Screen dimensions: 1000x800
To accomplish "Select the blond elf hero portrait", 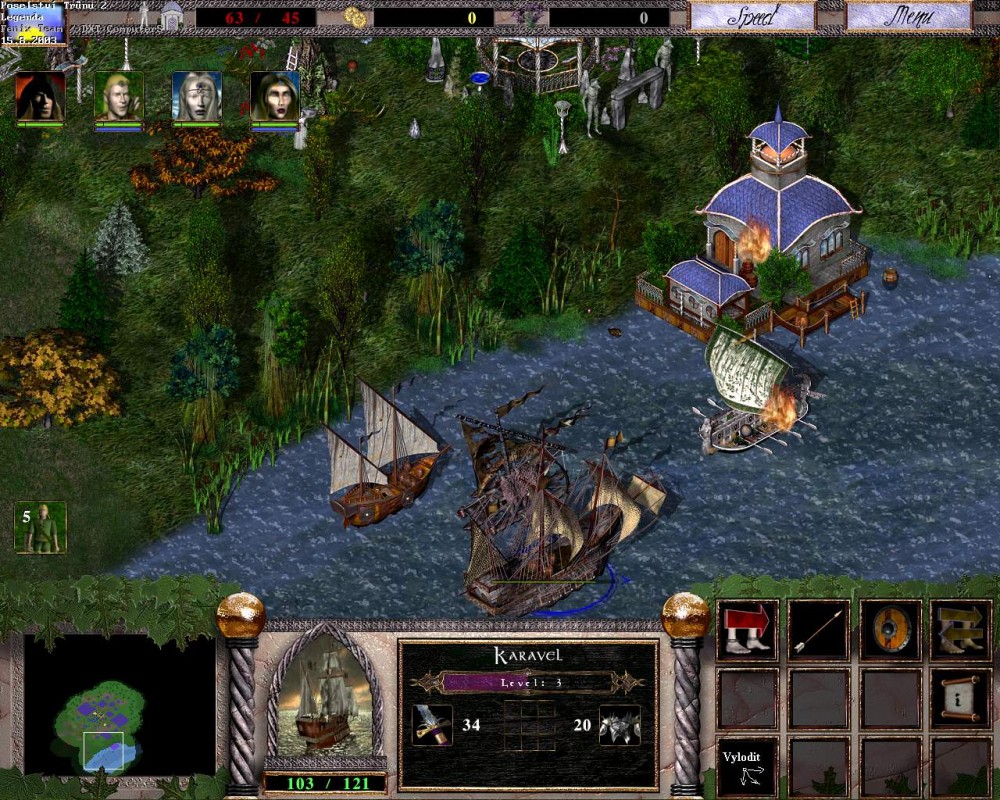I will (x=119, y=97).
